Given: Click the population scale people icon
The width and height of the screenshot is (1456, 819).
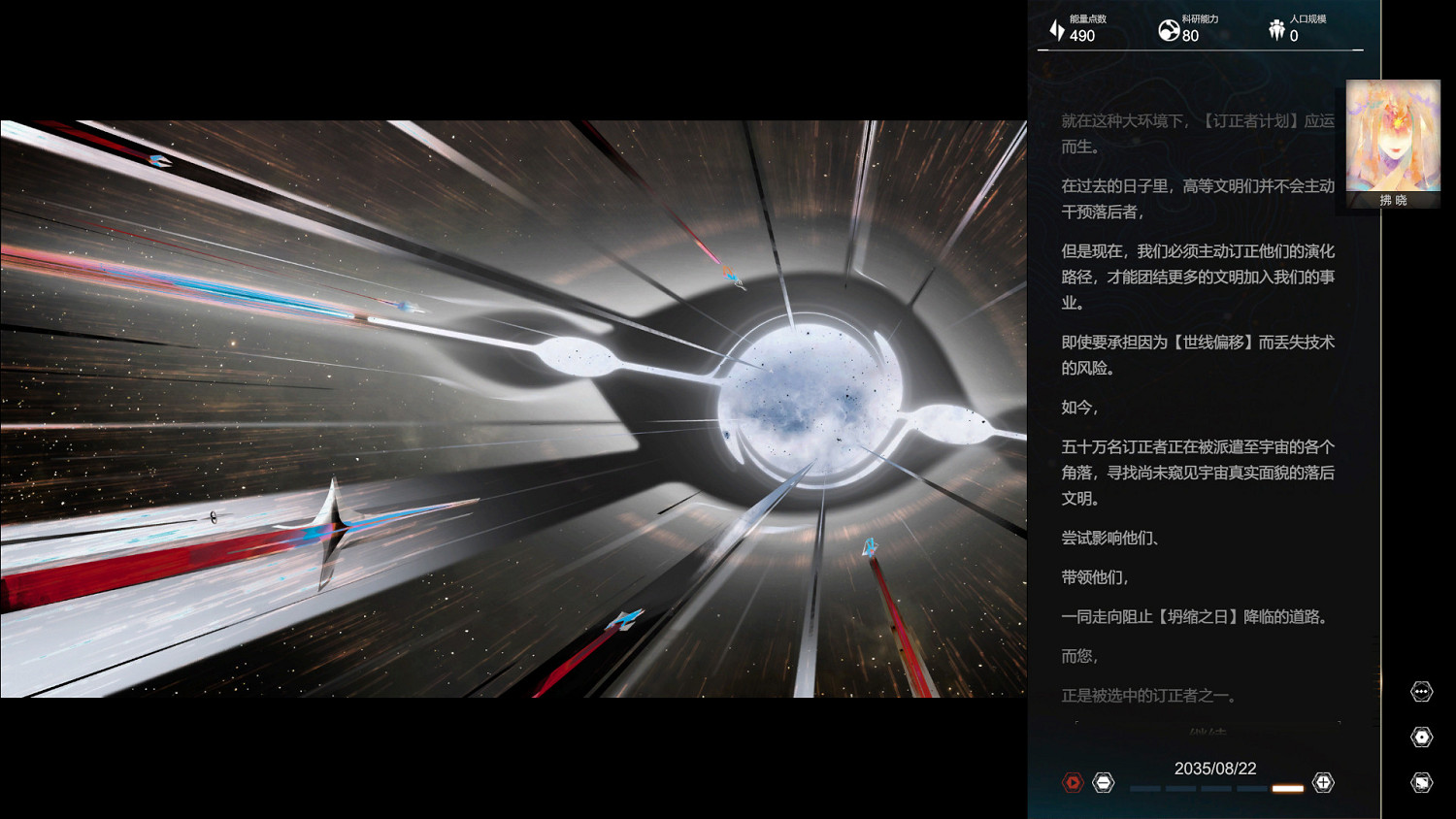Looking at the screenshot, I should tap(1275, 27).
